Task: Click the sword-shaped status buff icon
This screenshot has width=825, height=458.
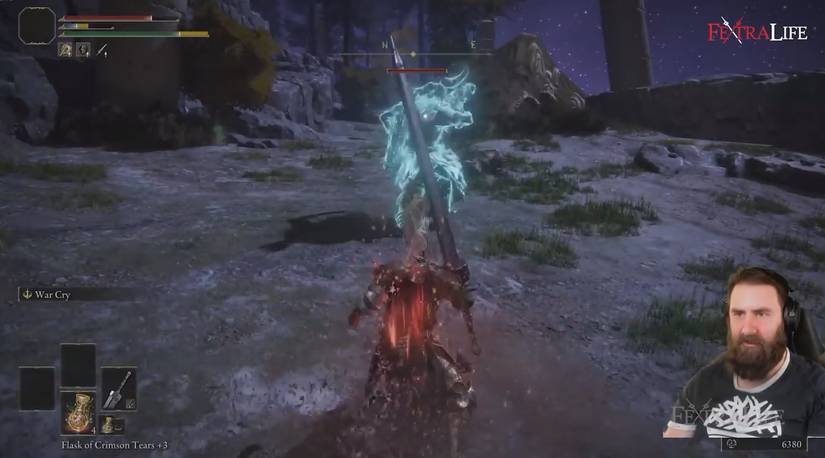Action: pyautogui.click(x=101, y=48)
